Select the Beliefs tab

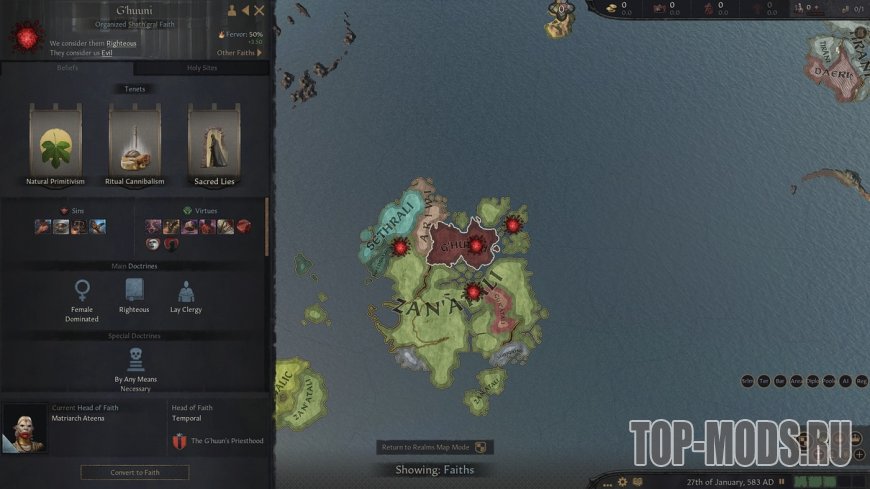(x=67, y=68)
